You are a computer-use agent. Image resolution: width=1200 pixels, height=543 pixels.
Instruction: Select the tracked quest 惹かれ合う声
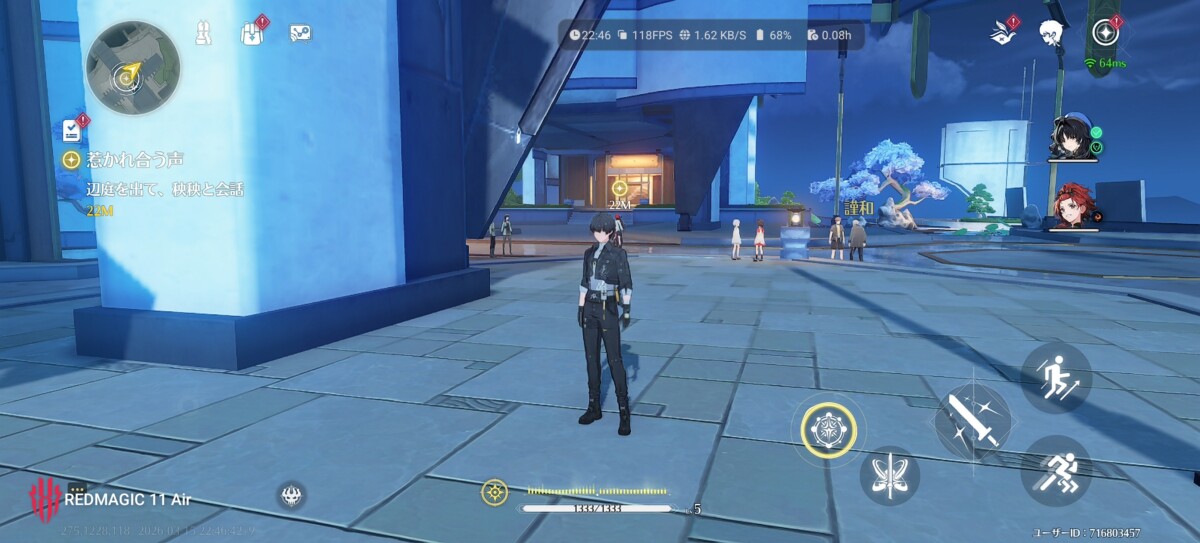pyautogui.click(x=136, y=159)
